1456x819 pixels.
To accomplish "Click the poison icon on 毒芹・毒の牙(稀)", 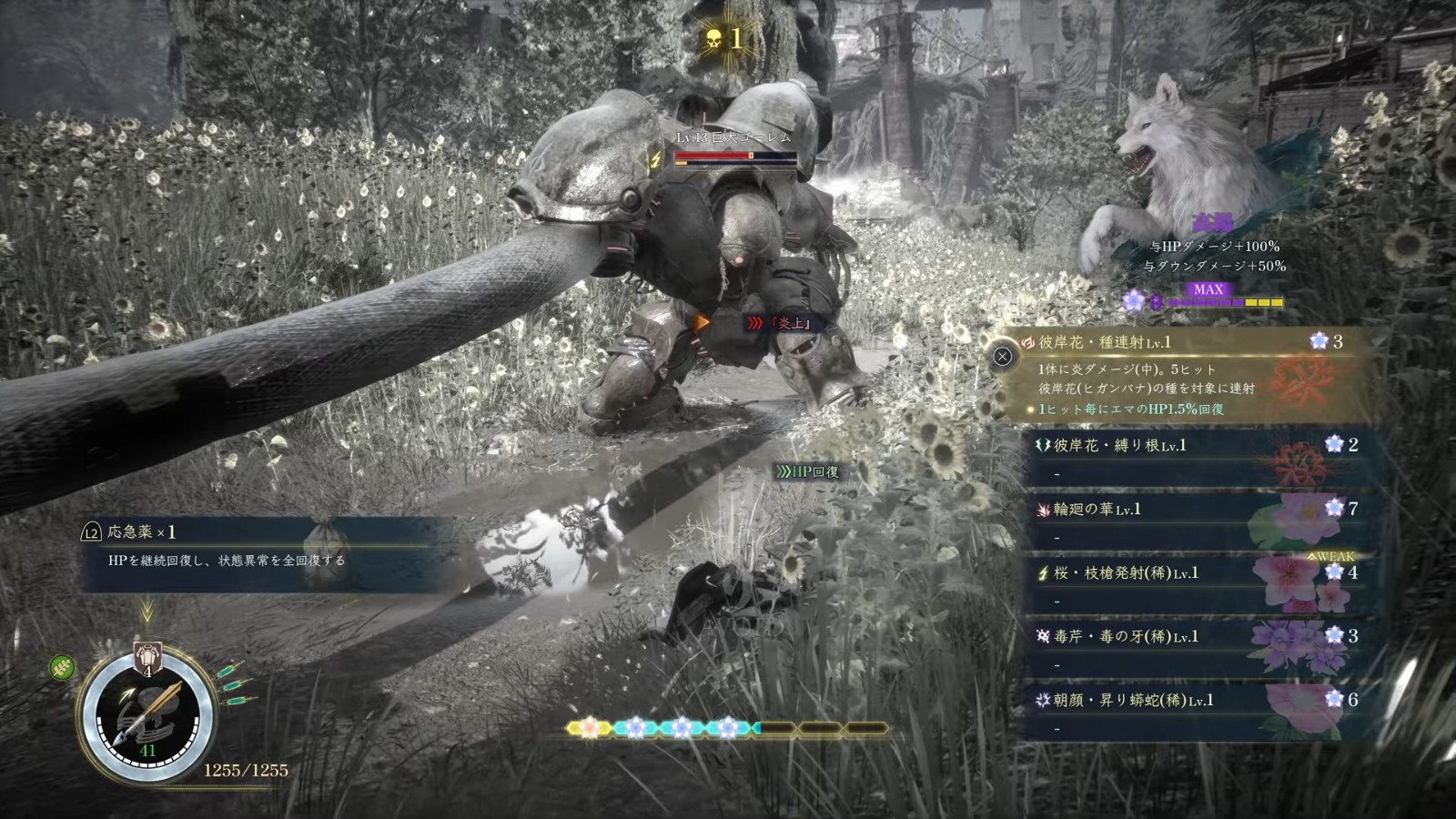I will 1043,635.
